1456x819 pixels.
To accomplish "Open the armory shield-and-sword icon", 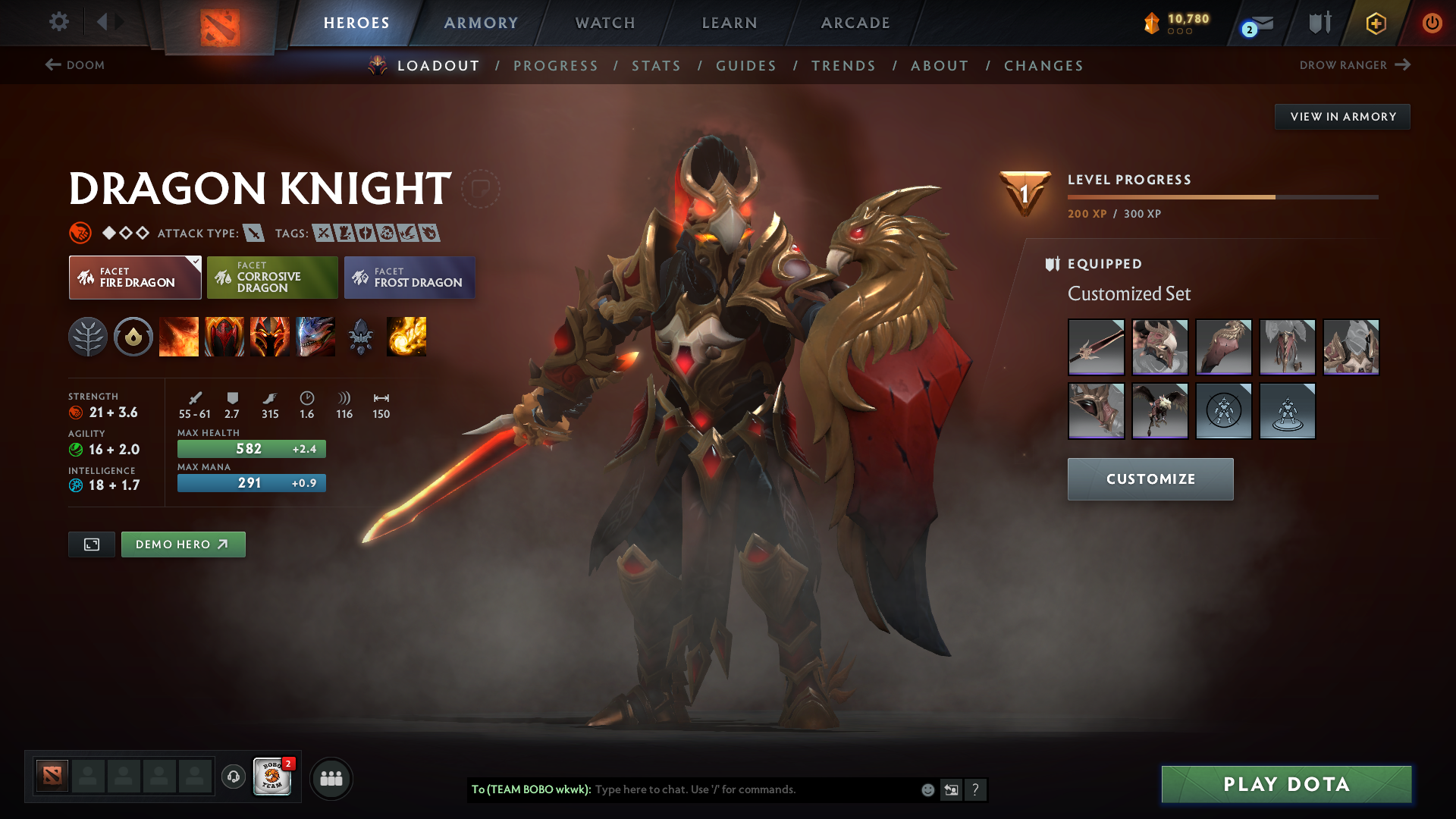I will [1319, 23].
